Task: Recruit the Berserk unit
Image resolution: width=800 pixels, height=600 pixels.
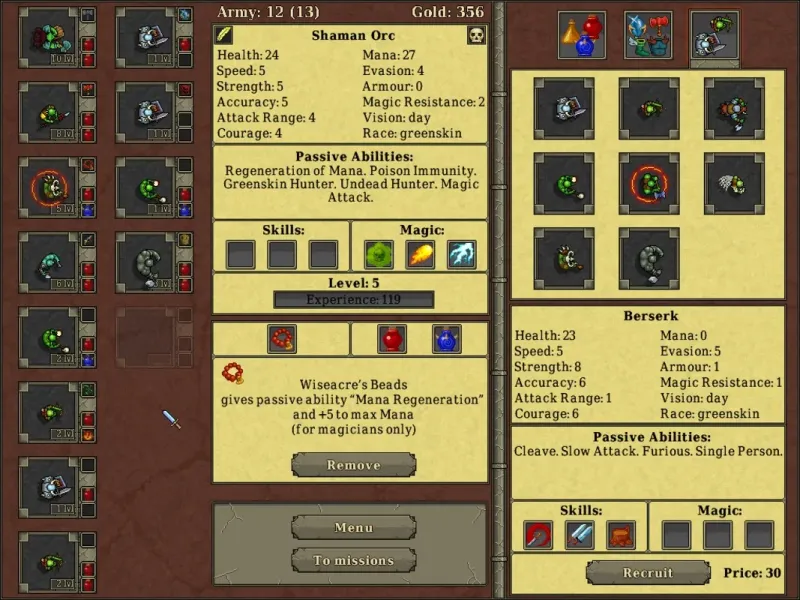Action: point(647,573)
